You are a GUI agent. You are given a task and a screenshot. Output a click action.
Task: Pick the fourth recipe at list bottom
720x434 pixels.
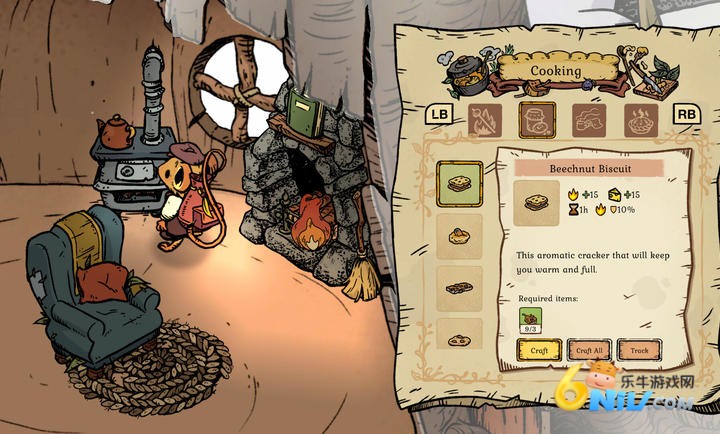point(461,338)
